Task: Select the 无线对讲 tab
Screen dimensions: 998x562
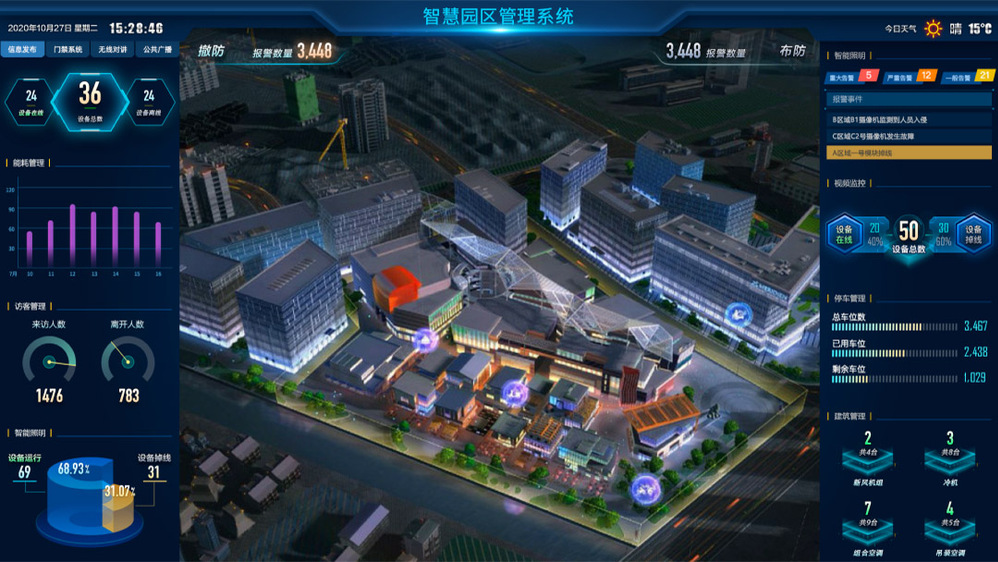Action: [111, 49]
